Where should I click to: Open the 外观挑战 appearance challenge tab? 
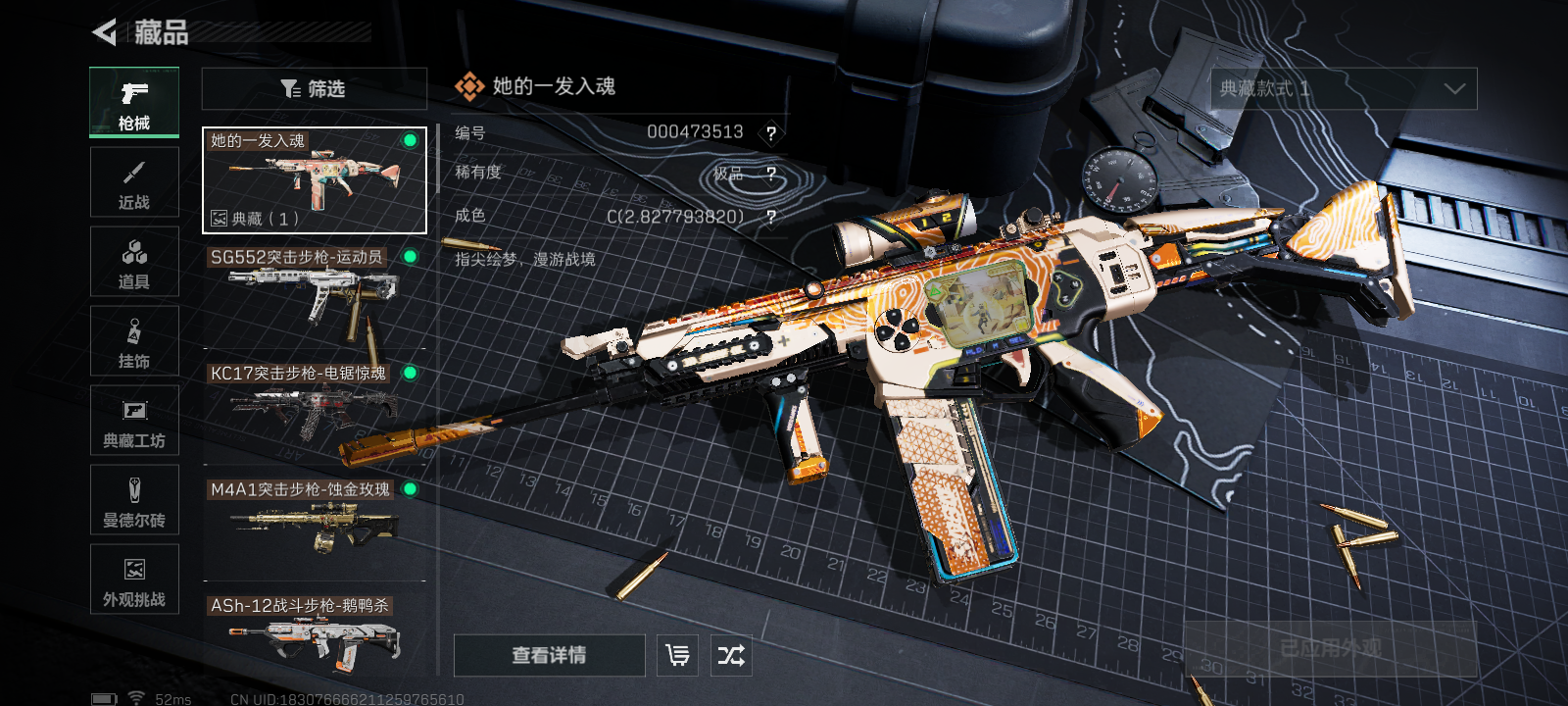134,580
